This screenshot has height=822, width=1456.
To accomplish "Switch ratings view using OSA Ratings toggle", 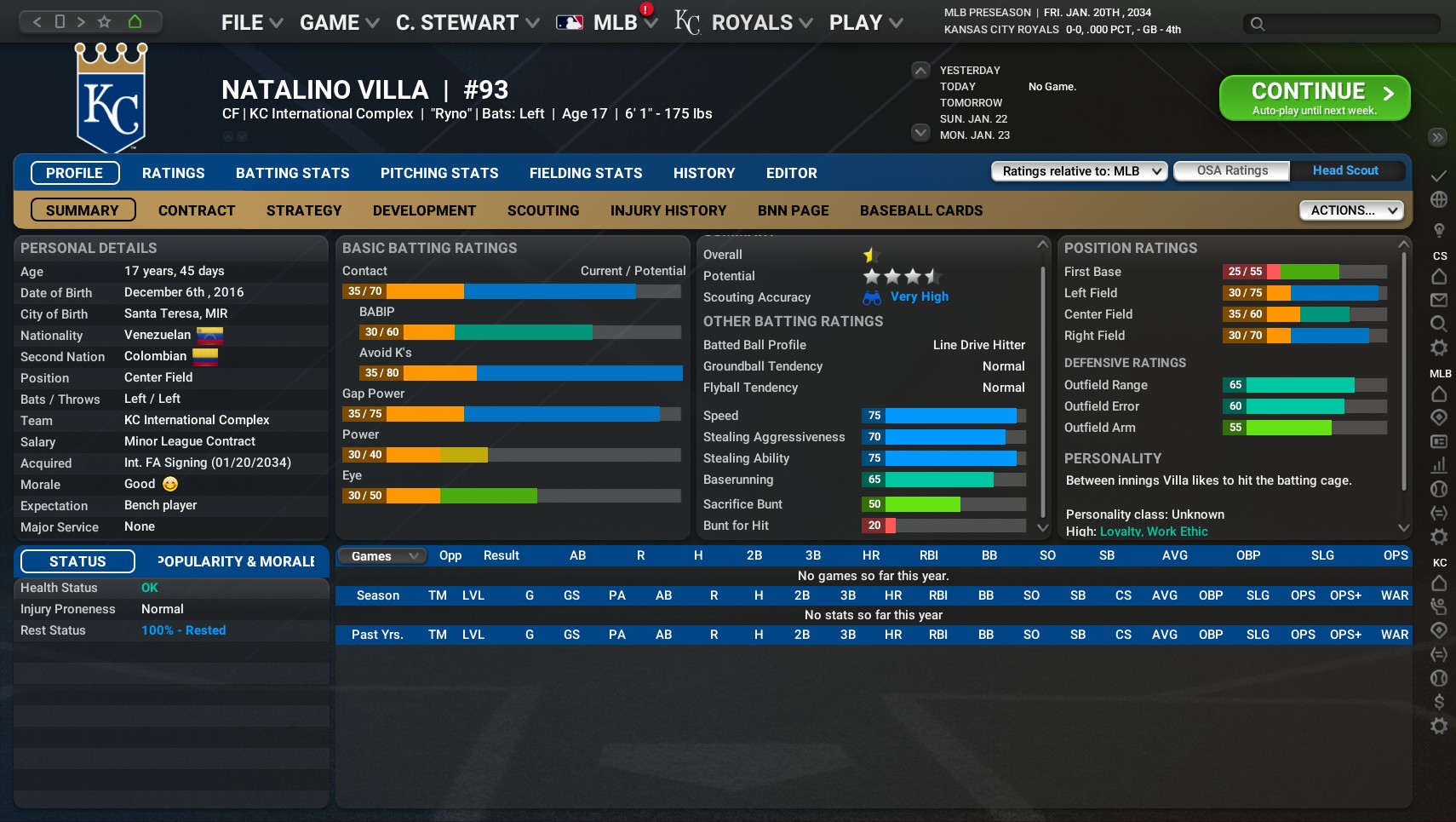I will (1231, 170).
